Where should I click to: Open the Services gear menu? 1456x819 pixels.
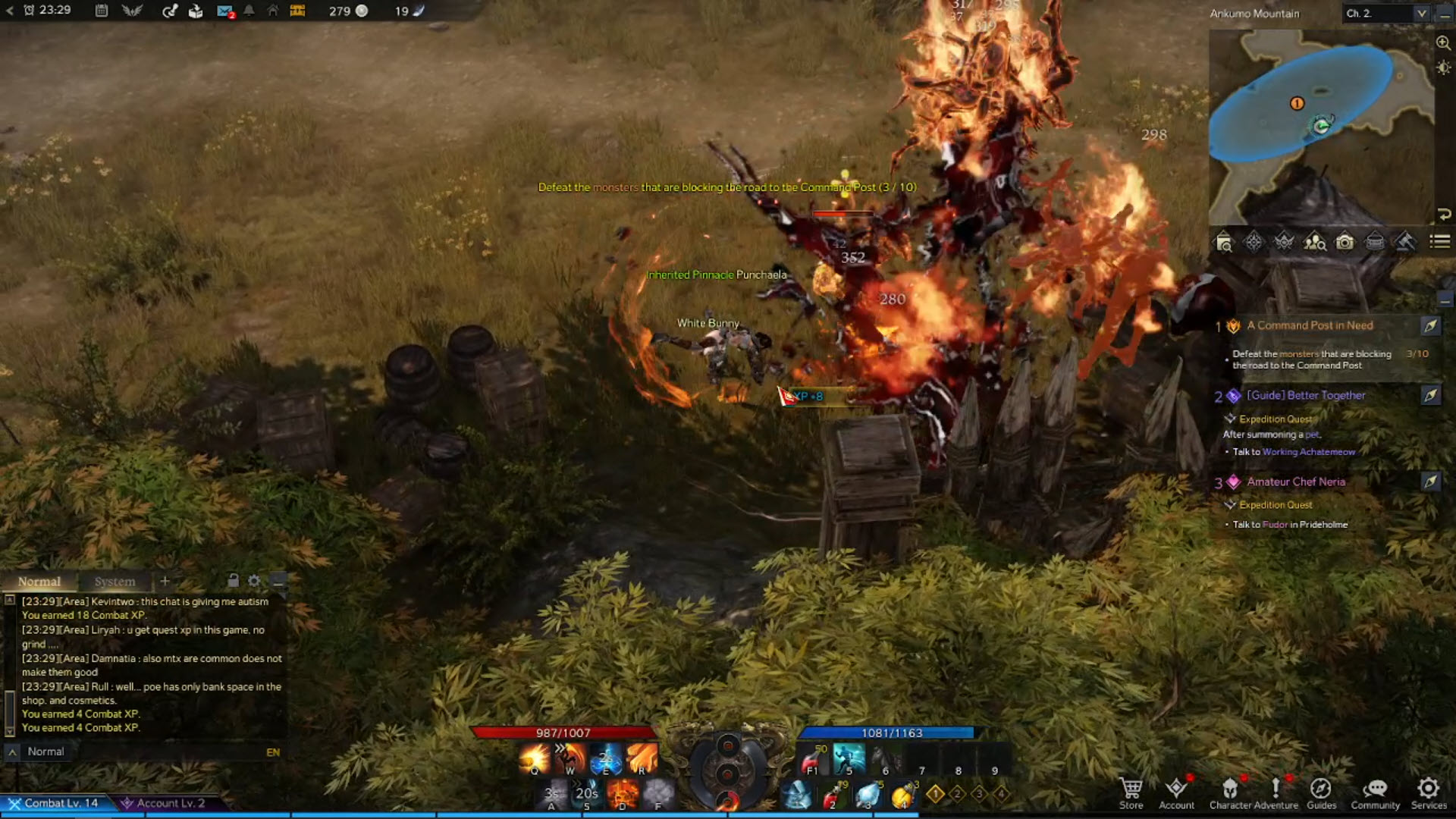tap(1429, 792)
